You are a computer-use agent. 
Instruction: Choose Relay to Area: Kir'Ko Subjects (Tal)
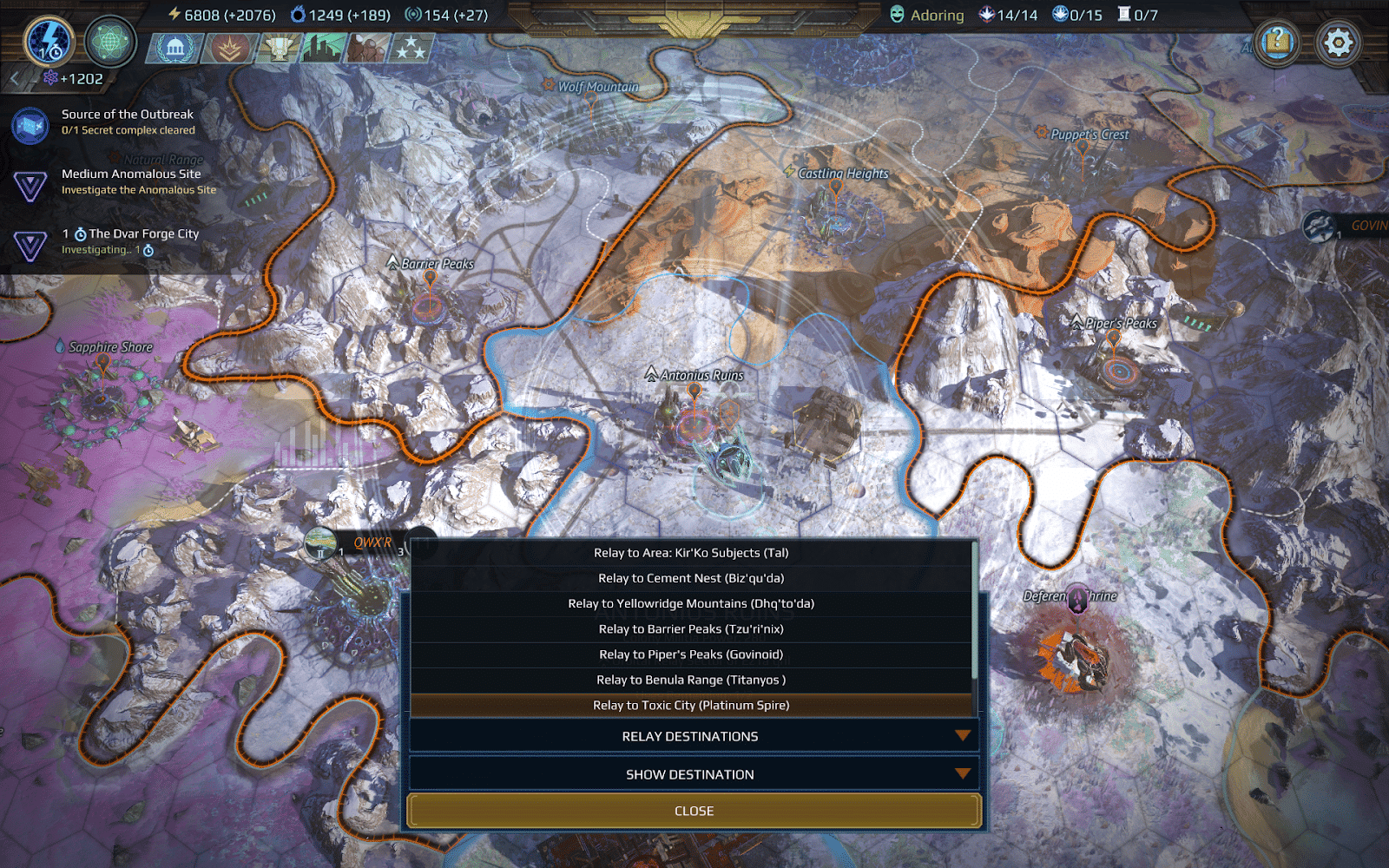(x=691, y=553)
